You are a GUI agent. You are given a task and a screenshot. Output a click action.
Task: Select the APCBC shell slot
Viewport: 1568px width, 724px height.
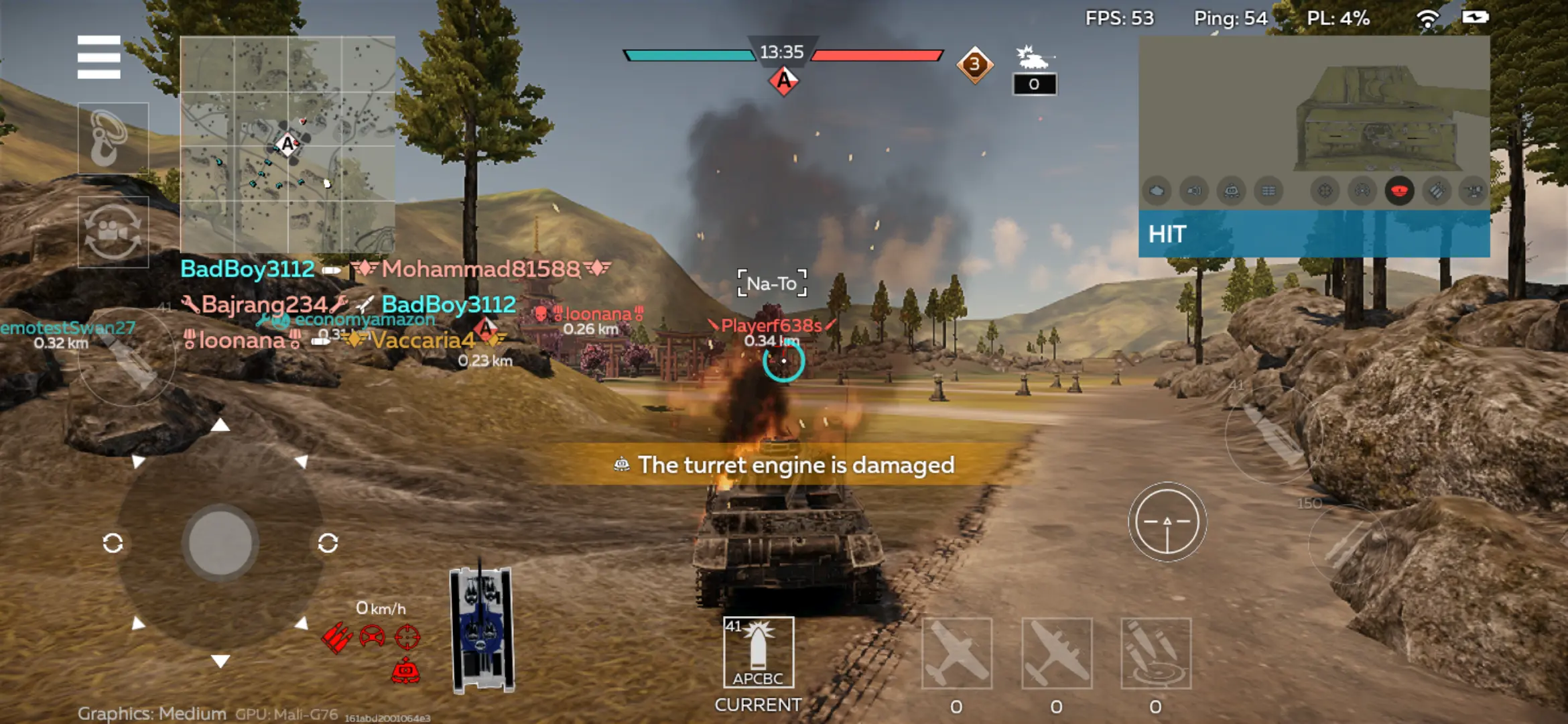click(x=758, y=652)
